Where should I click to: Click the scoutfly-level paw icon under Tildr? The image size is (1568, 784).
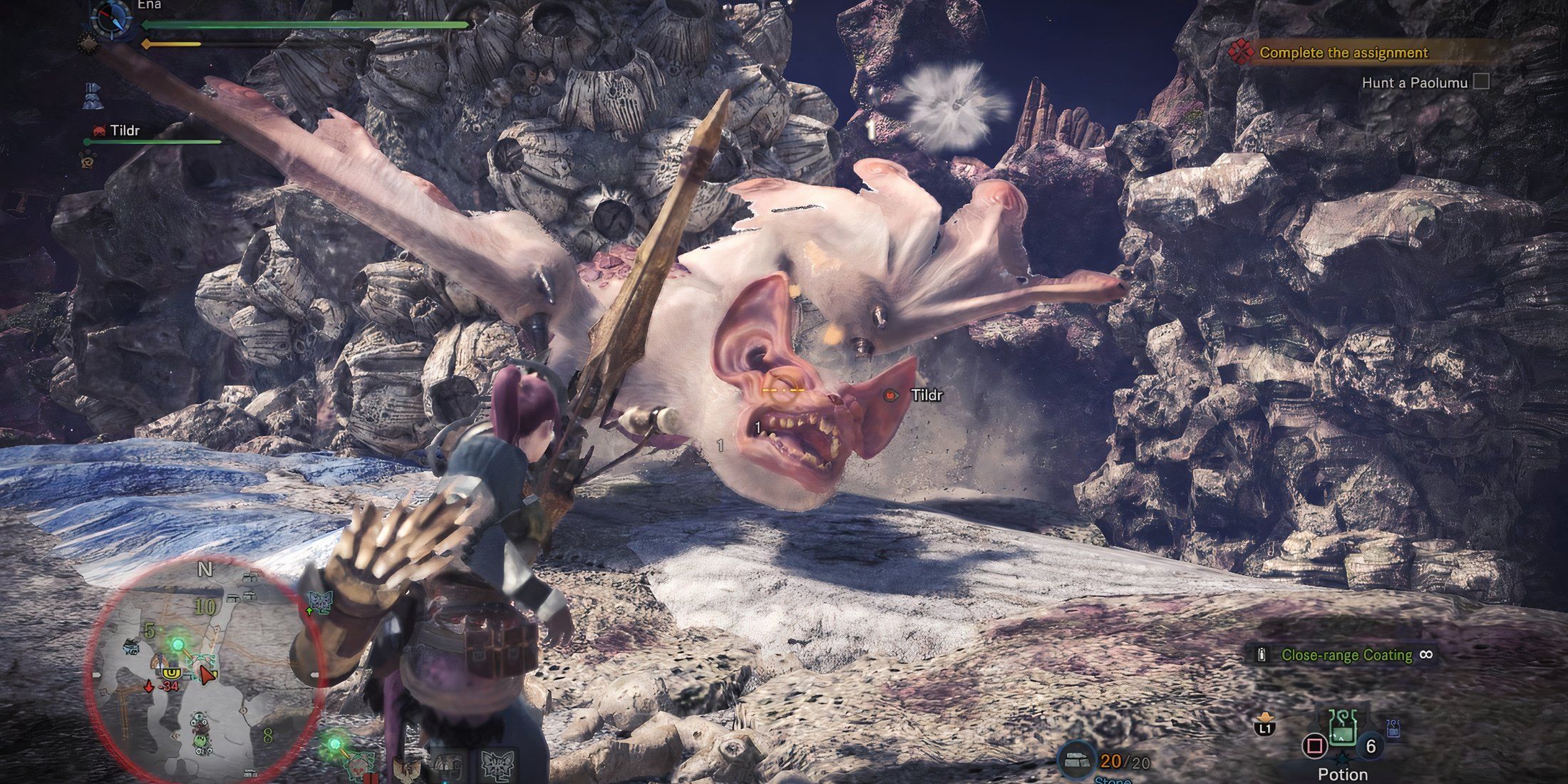[90, 159]
